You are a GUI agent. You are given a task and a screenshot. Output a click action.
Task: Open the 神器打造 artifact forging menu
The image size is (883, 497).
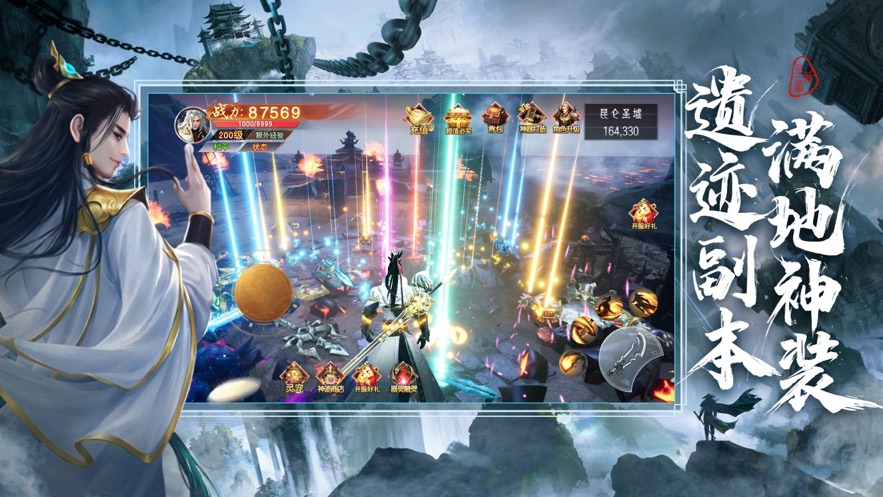pos(530,118)
